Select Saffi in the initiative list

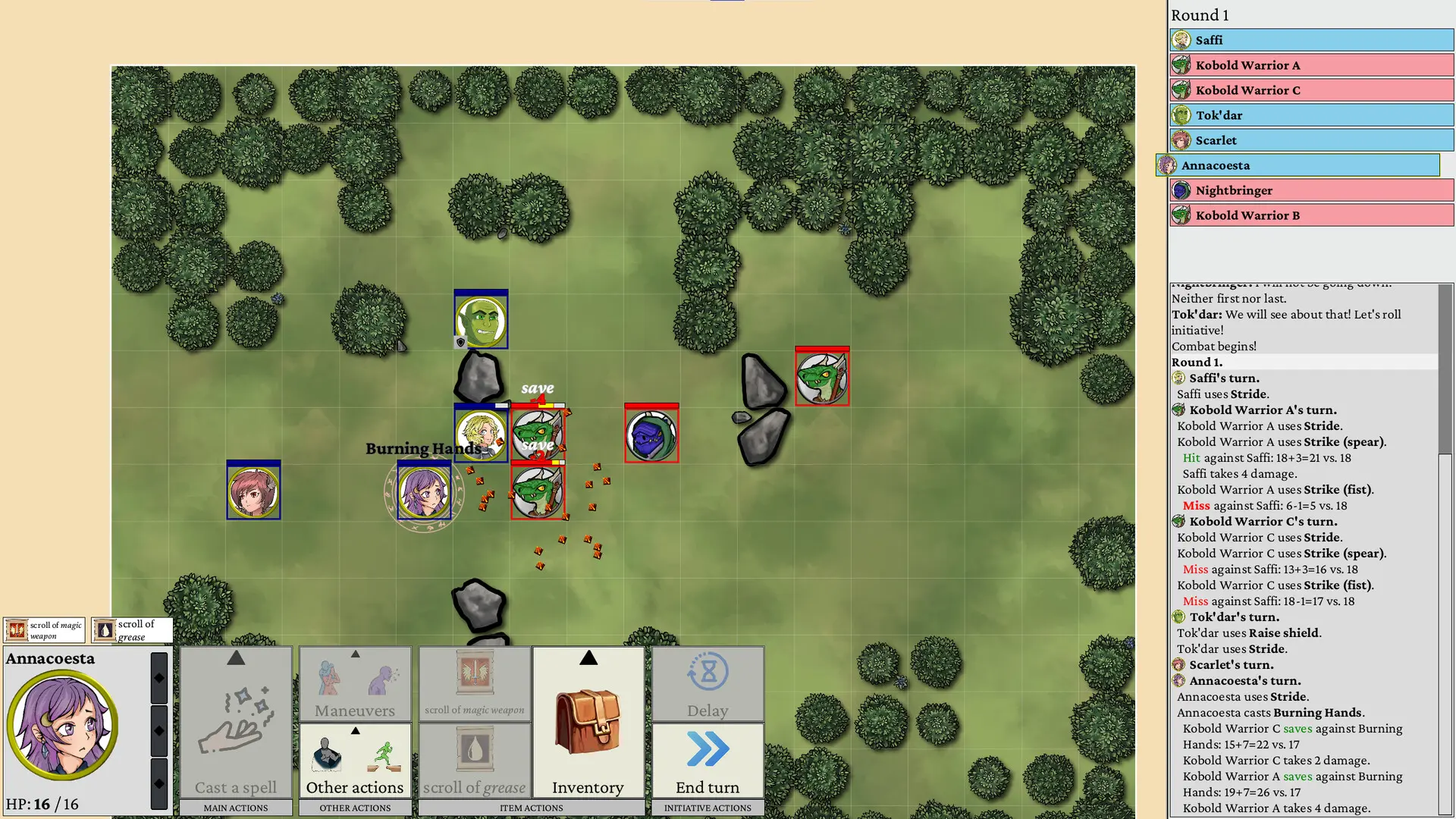coord(1311,40)
